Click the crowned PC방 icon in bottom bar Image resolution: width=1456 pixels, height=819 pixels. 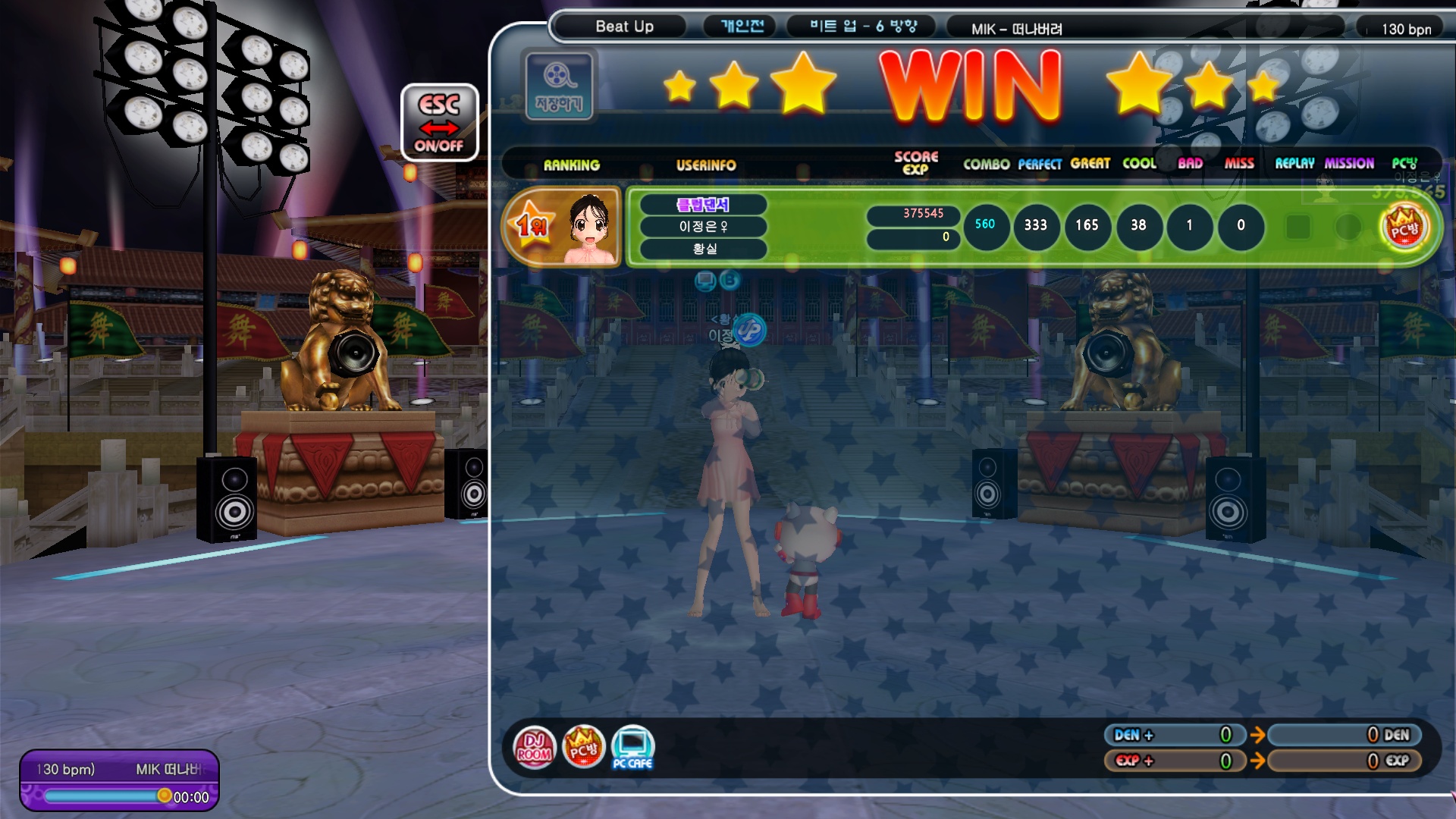[x=583, y=747]
